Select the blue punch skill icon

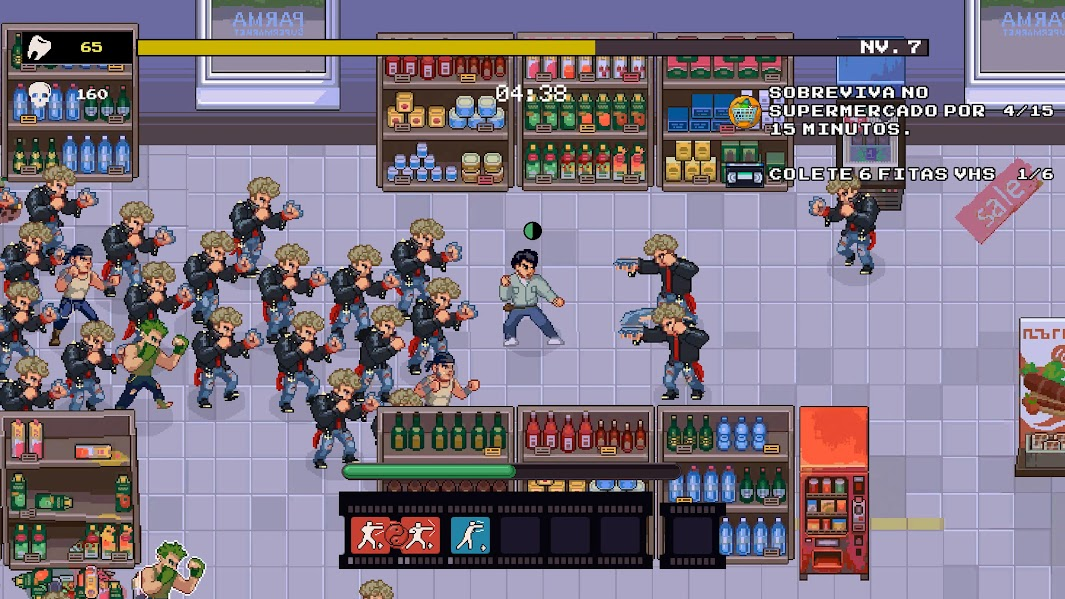click(468, 534)
